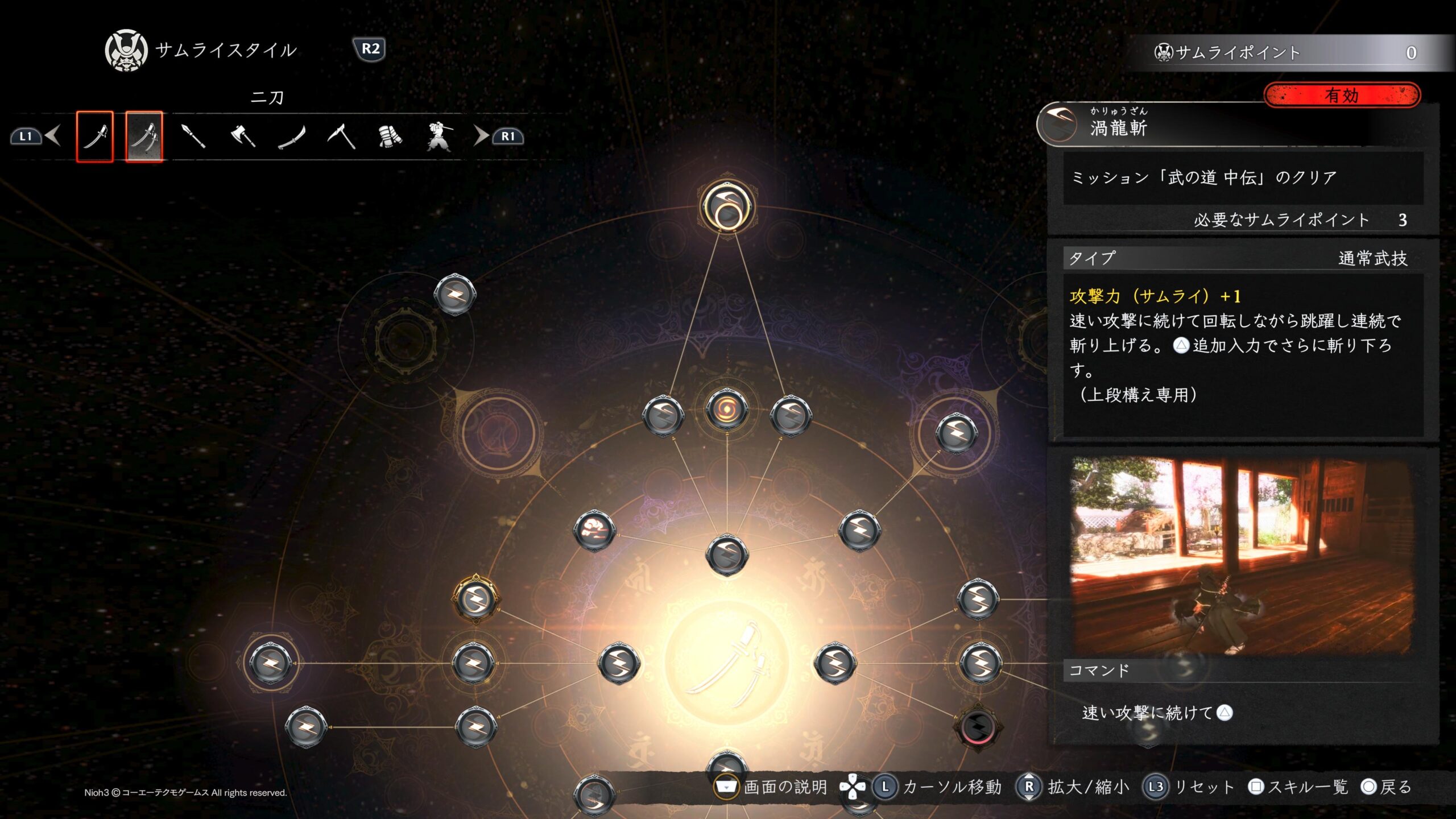Select the highlighted 渦龍斬 skill node
Screen dimensions: 1456x819
727,206
